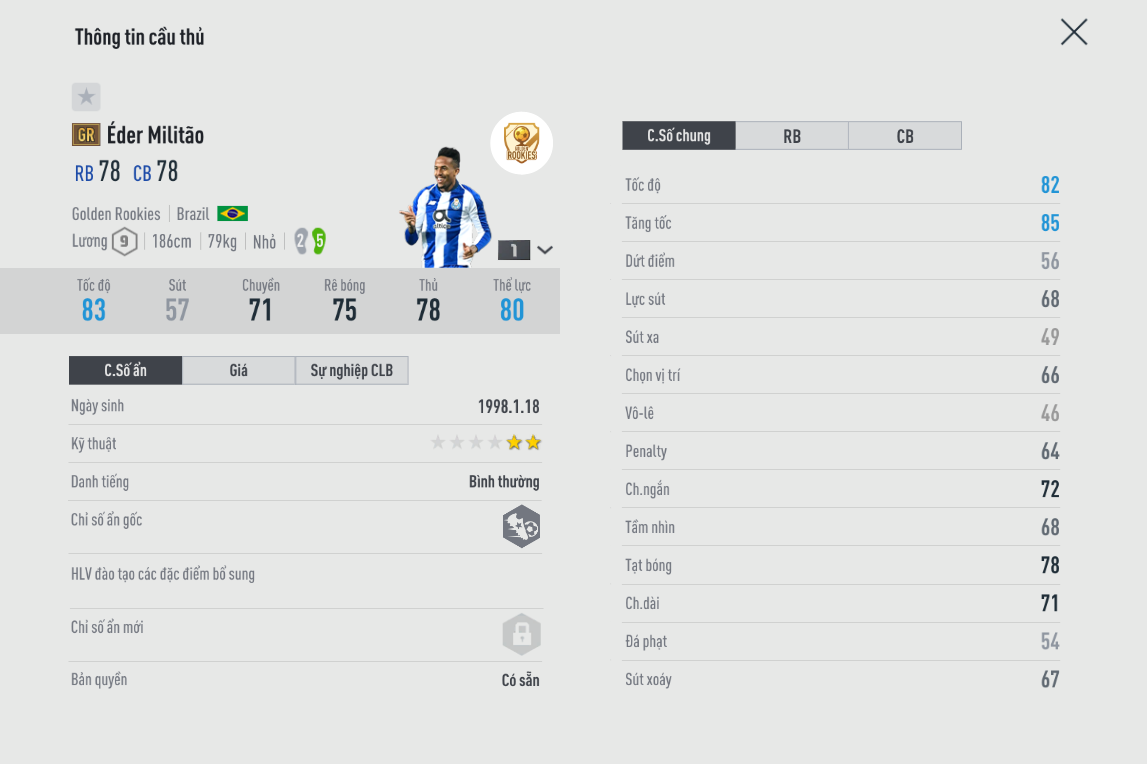
Task: Open the upgrade level dropdown
Action: (545, 250)
